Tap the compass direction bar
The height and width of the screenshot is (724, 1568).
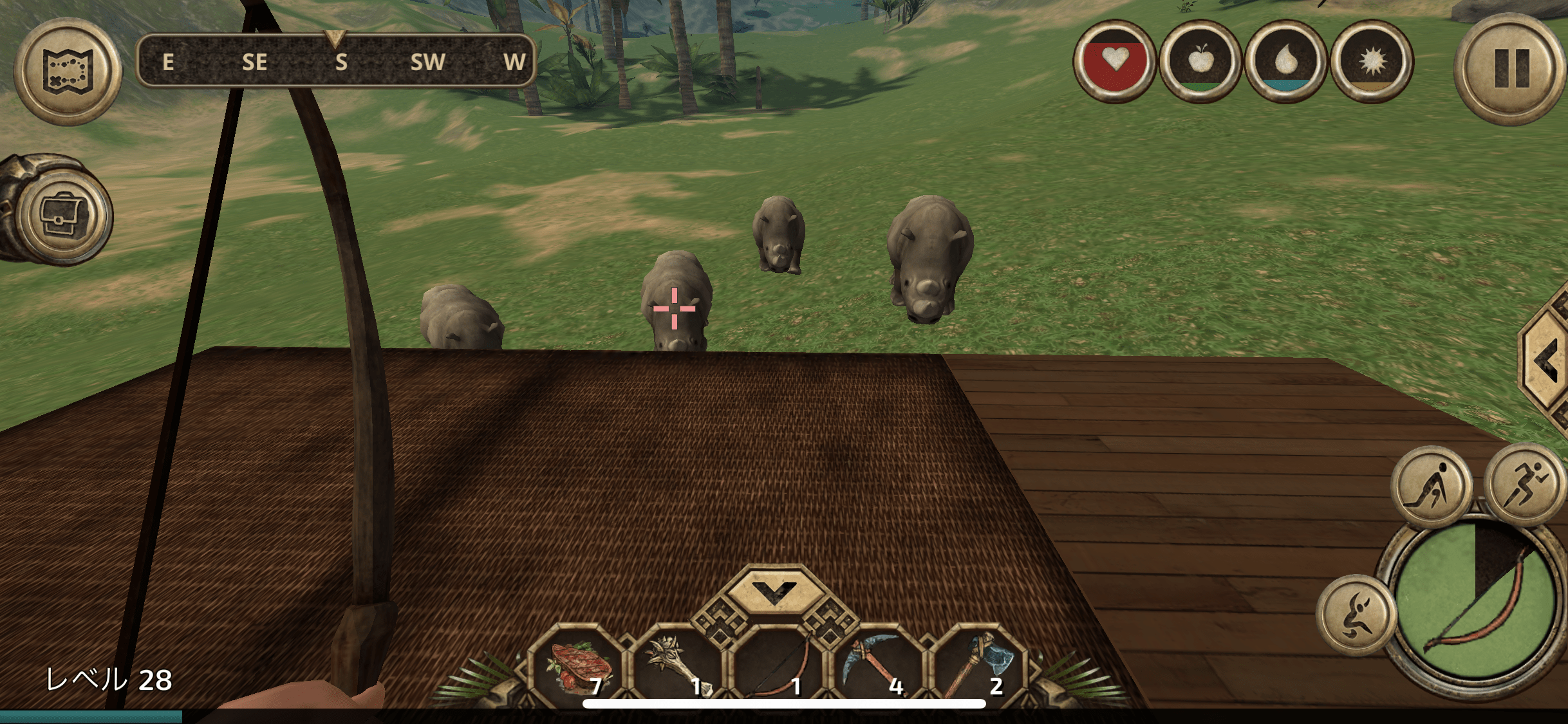click(x=336, y=62)
